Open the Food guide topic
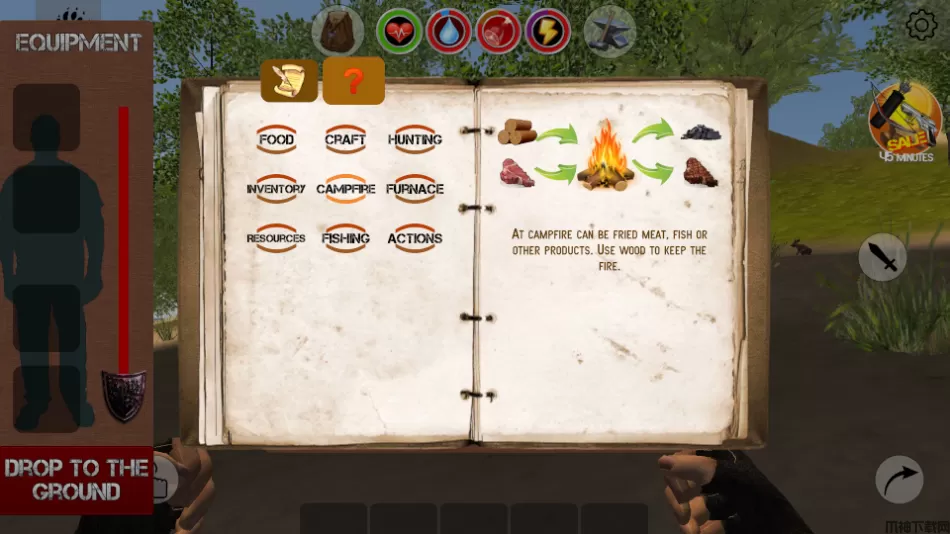Screen dimensions: 950x534 (276, 140)
